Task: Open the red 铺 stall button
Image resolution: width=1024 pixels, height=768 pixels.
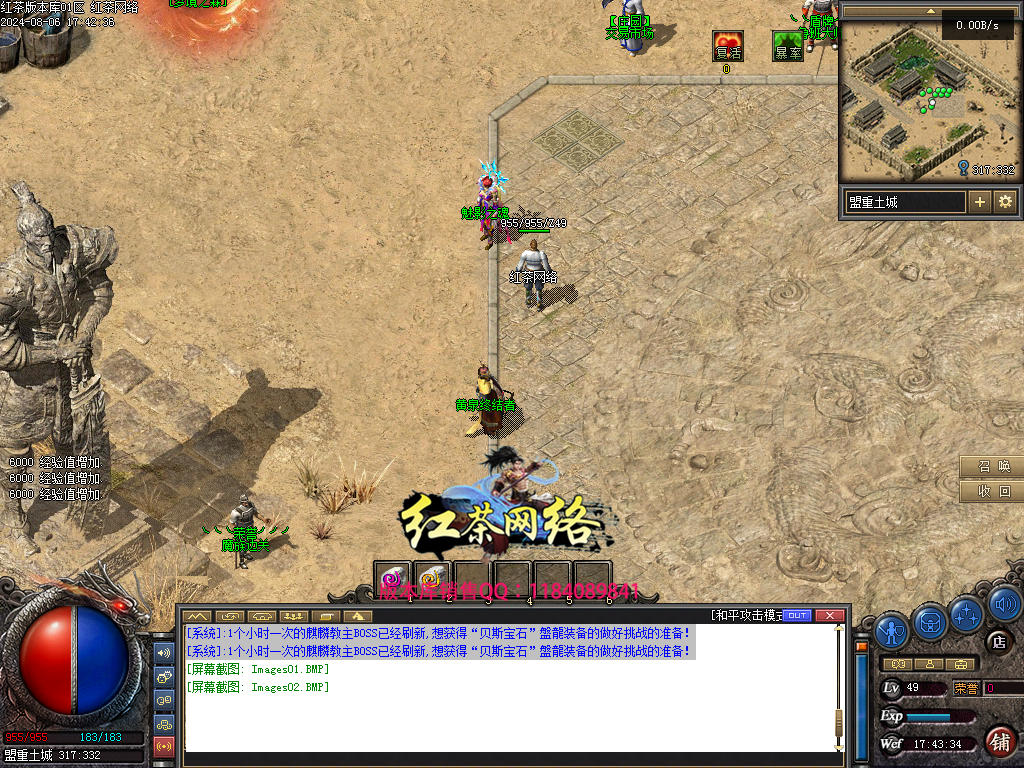Action: 999,741
